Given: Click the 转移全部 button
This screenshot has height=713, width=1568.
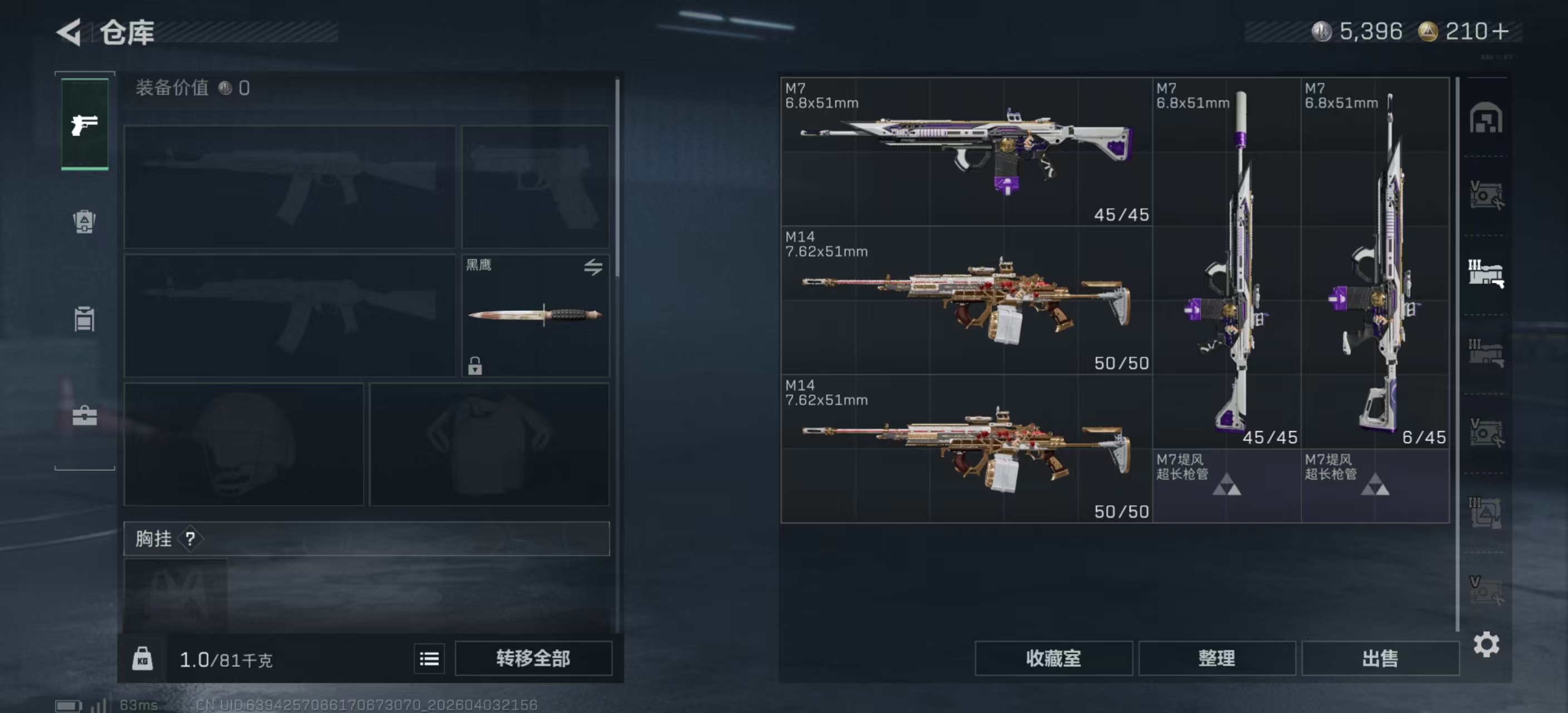Looking at the screenshot, I should tap(533, 658).
